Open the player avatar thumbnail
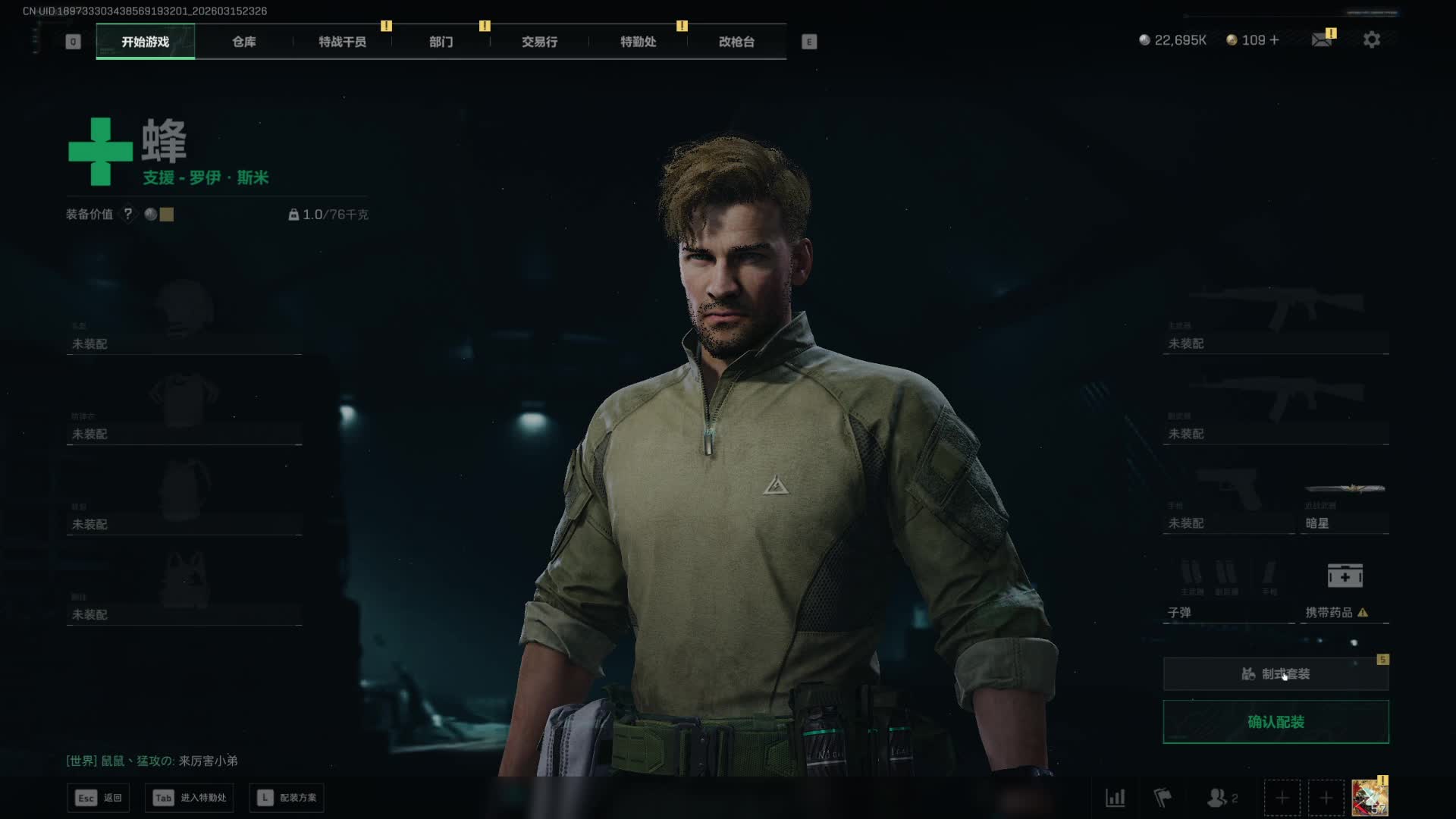Image resolution: width=1456 pixels, height=819 pixels. click(x=1370, y=798)
